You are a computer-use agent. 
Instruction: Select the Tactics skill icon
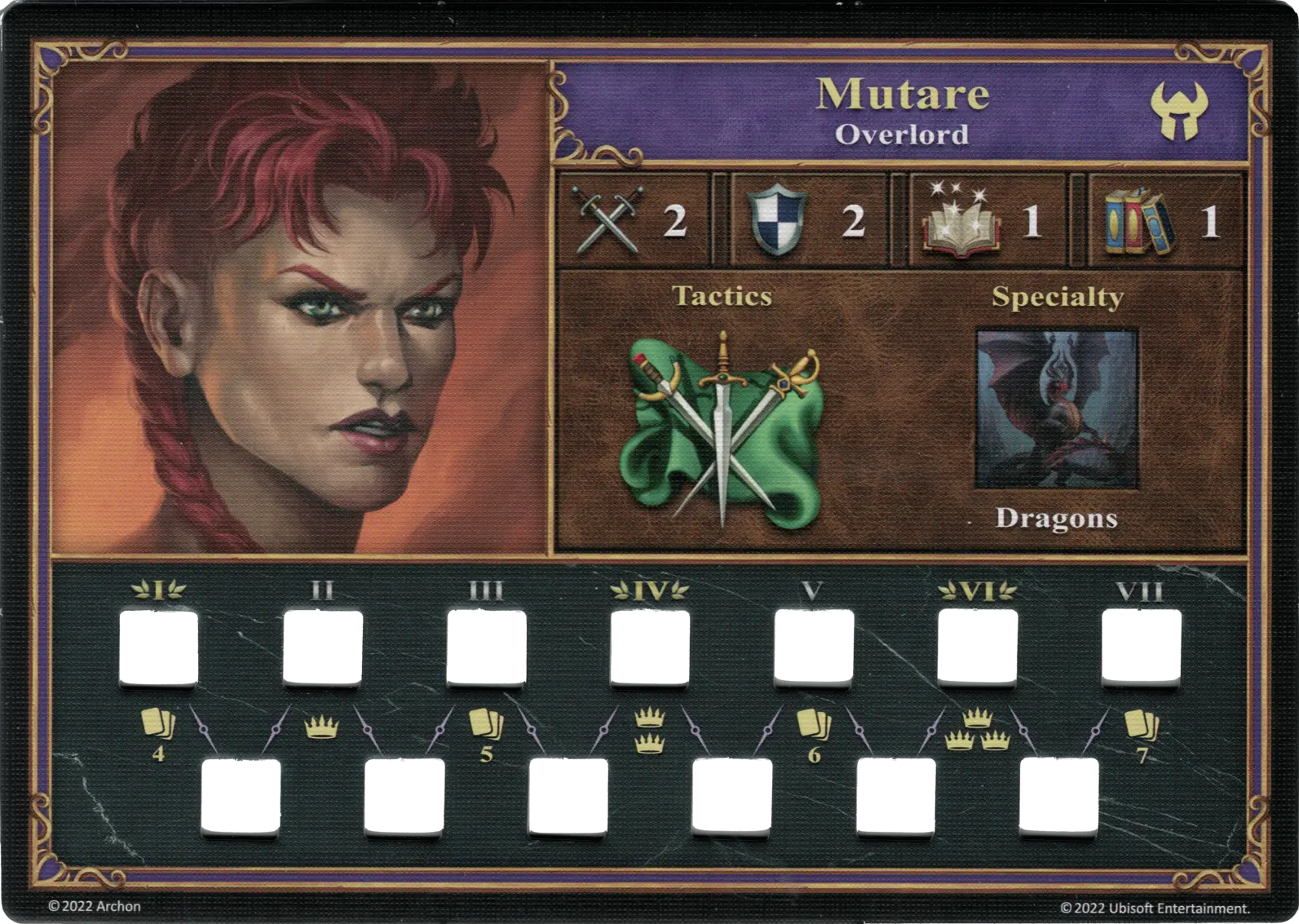coord(722,430)
